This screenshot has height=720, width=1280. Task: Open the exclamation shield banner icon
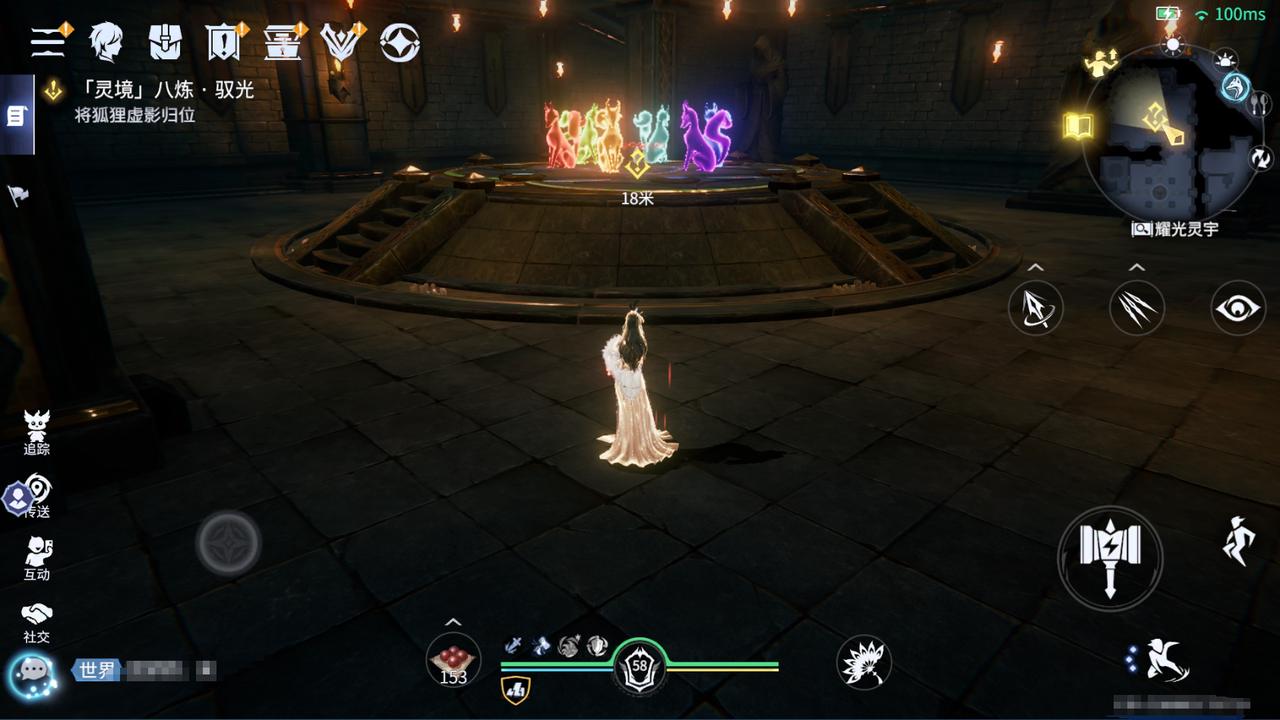[222, 42]
